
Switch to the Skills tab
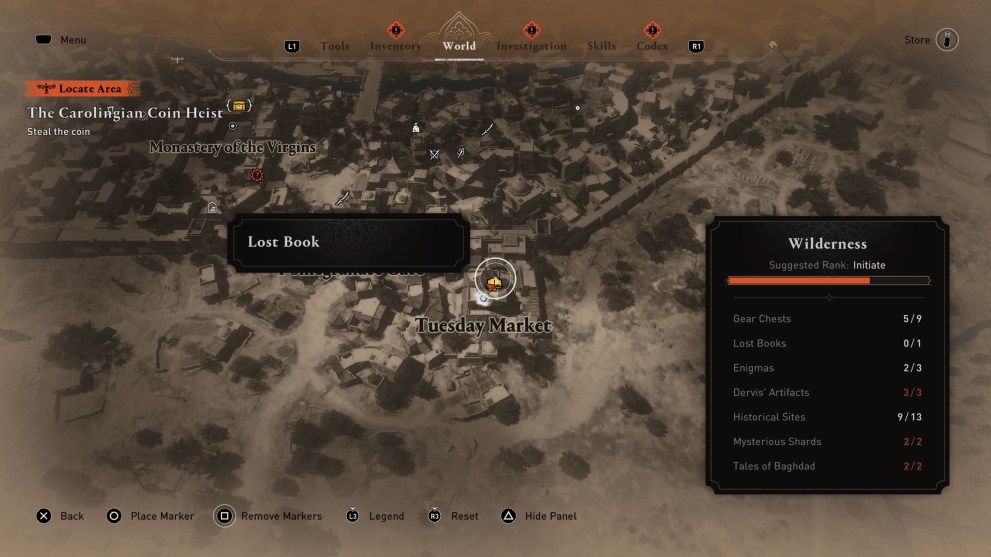(x=601, y=46)
